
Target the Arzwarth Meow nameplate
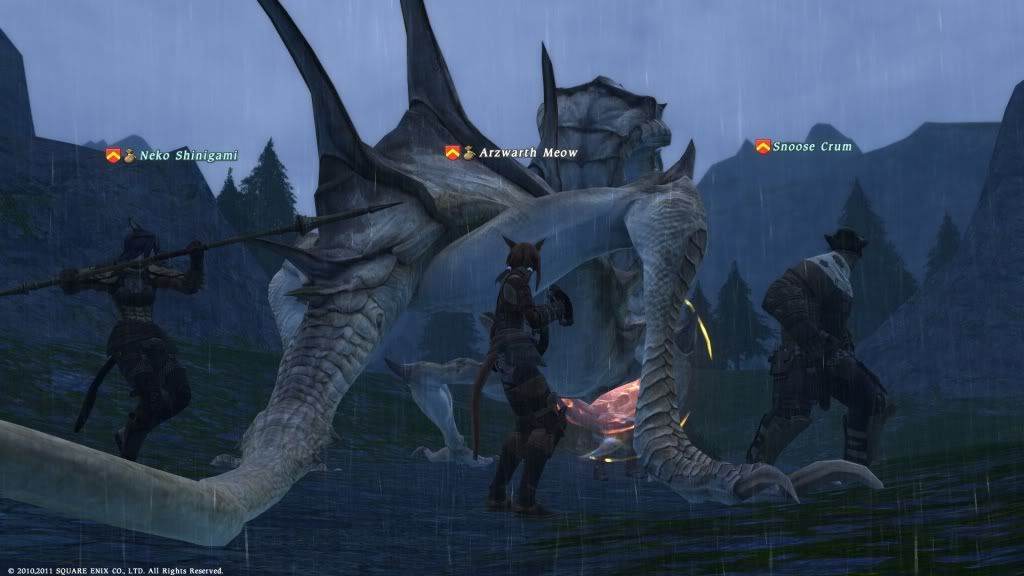click(527, 152)
